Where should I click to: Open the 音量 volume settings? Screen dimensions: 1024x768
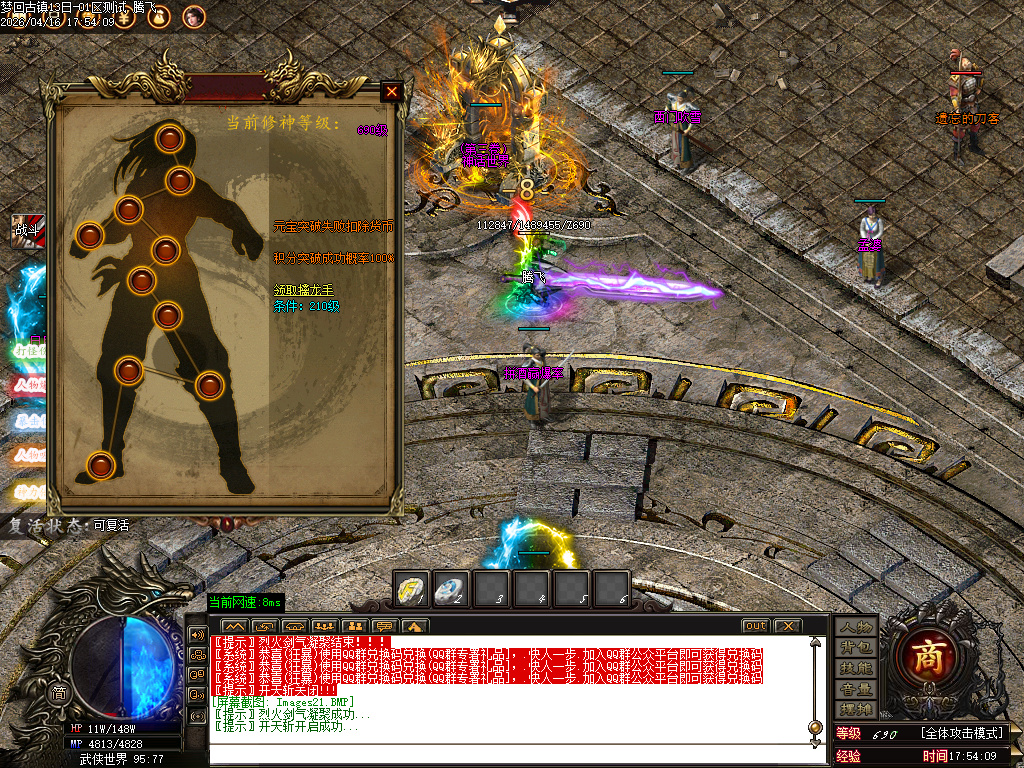pyautogui.click(x=857, y=689)
